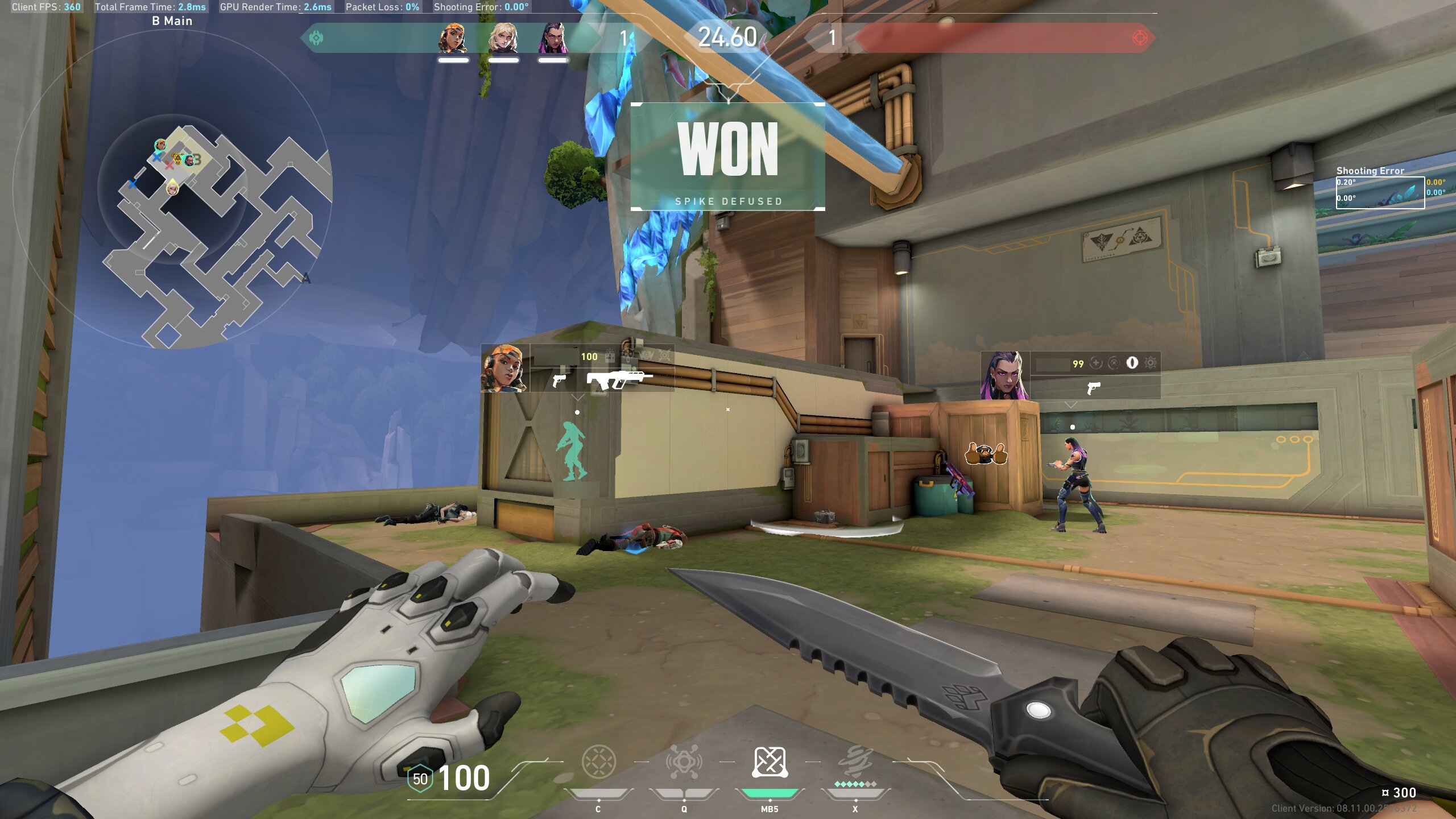
Task: Activate the Barrier Mesh ability labeled MB5
Action: pos(770,762)
